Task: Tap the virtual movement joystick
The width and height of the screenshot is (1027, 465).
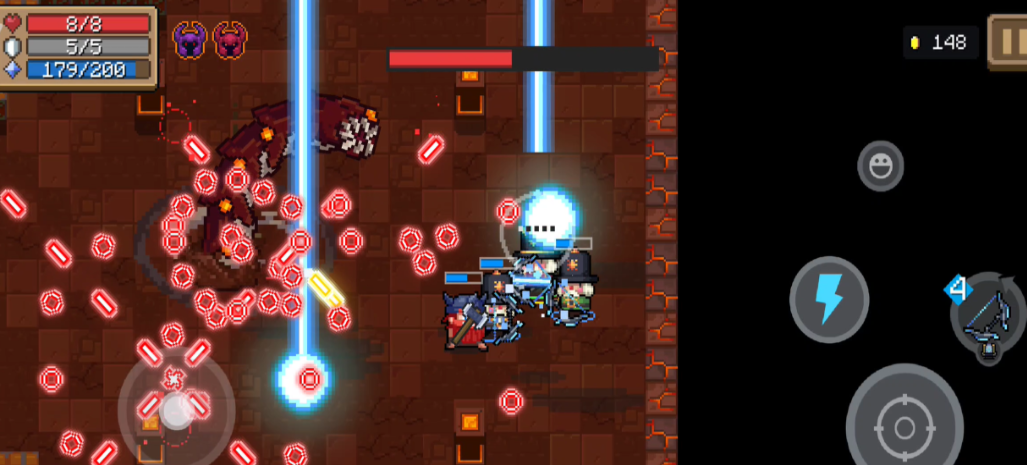Action: click(176, 407)
